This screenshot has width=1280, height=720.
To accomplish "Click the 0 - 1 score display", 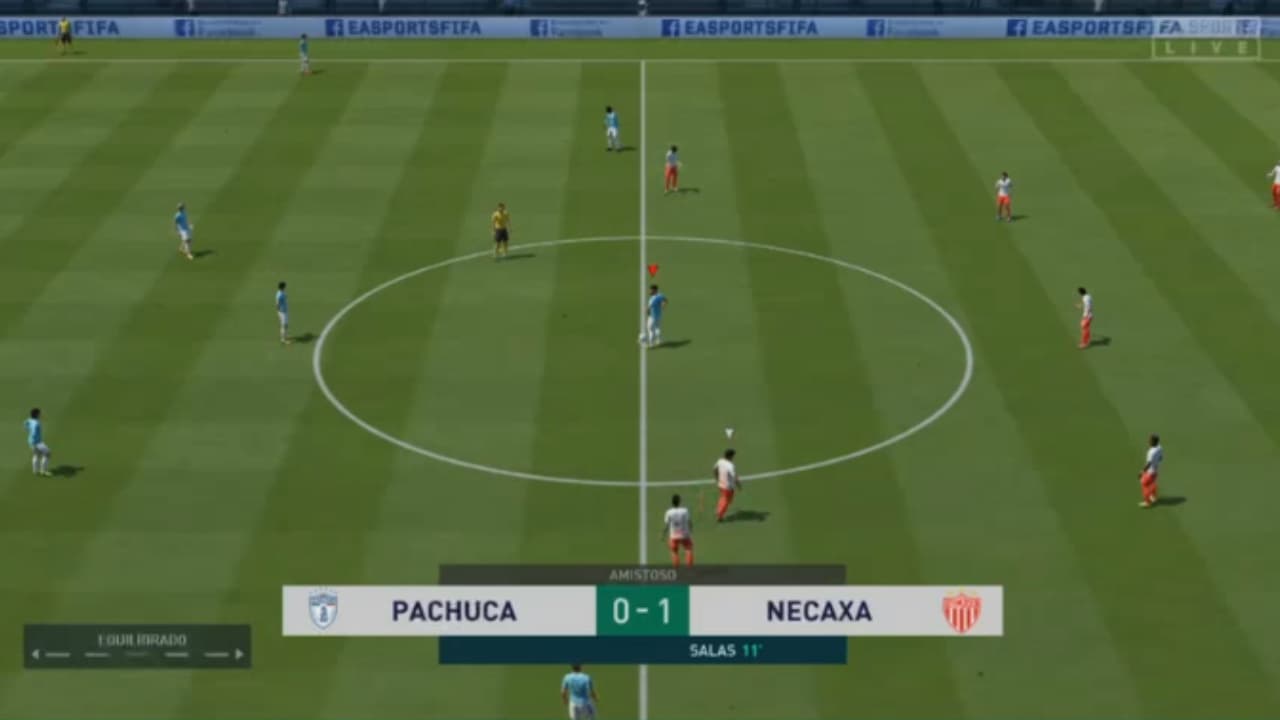I will (643, 611).
